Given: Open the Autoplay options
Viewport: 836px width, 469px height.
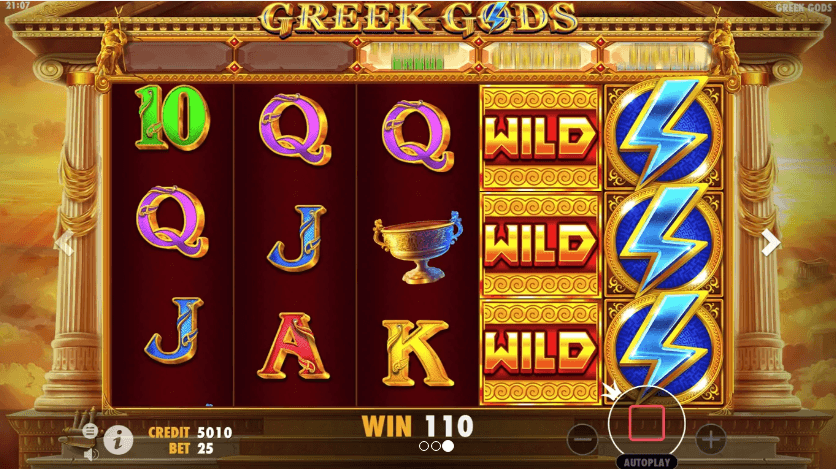Looking at the screenshot, I should point(647,463).
